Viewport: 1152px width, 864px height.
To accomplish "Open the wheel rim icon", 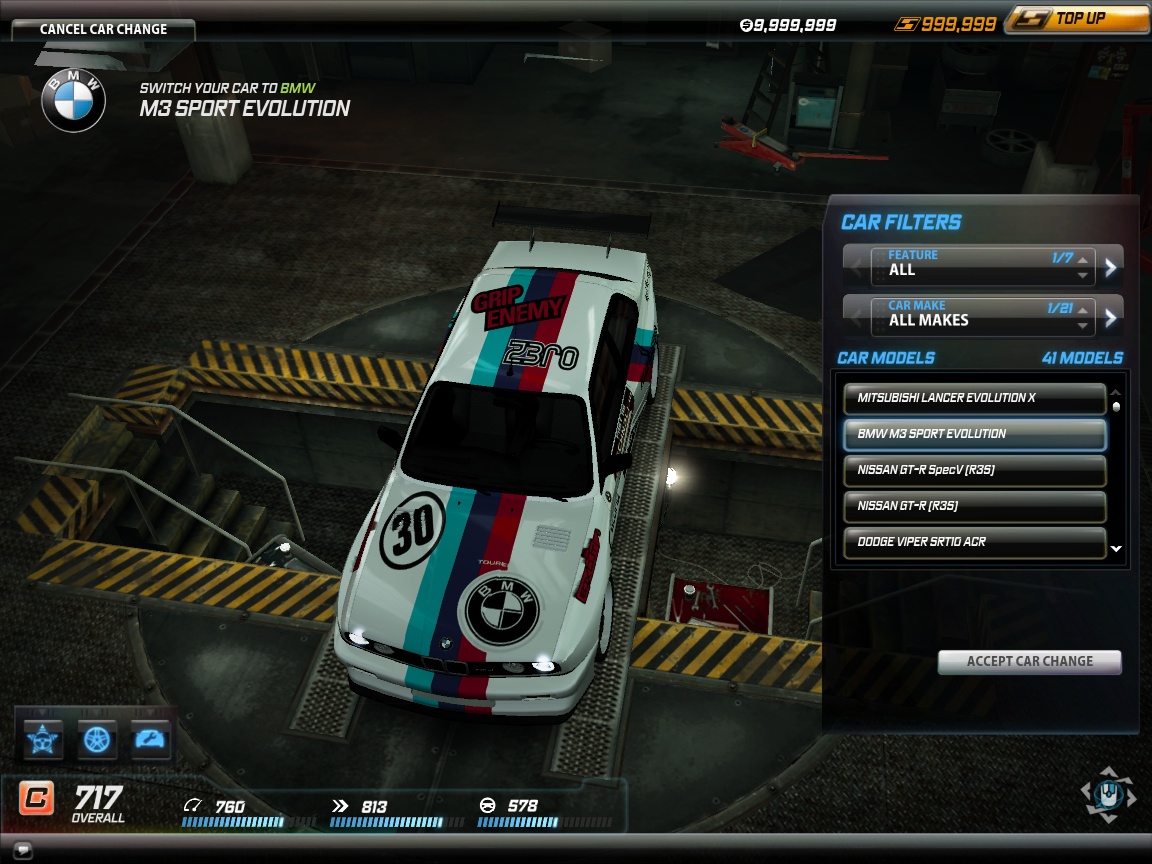I will click(97, 740).
